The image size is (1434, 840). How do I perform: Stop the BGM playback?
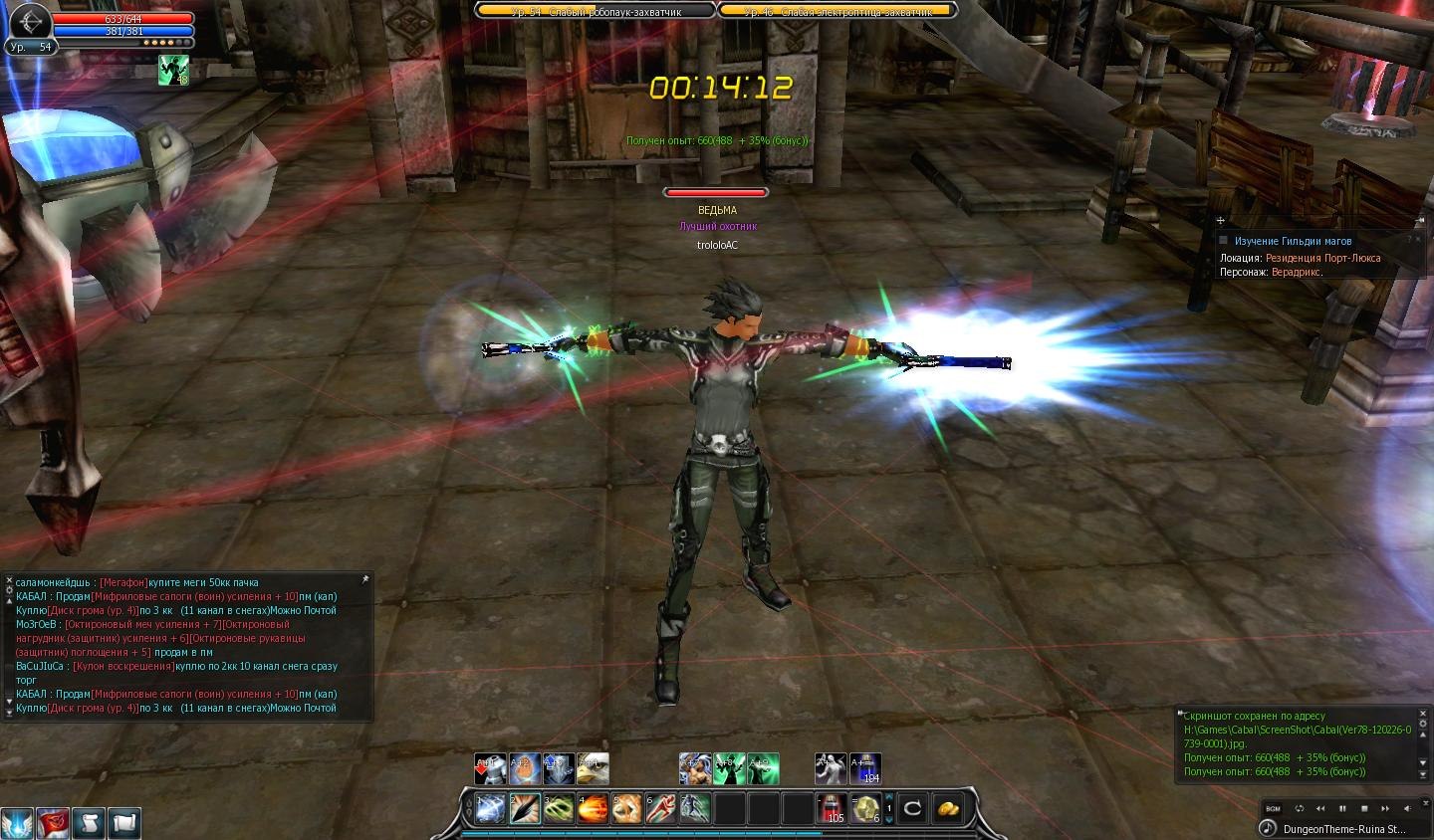[x=1364, y=808]
